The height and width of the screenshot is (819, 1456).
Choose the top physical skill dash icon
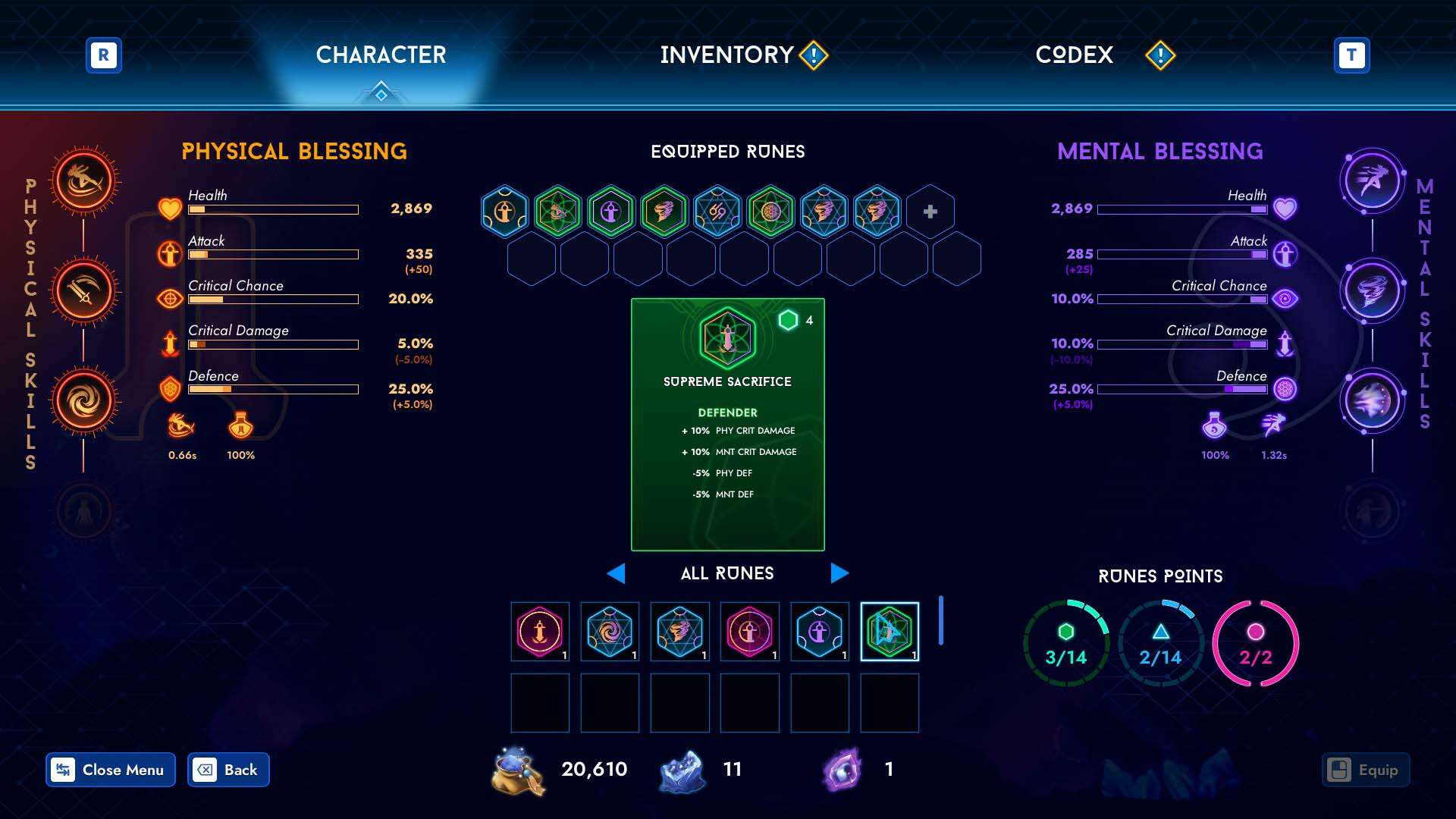[x=84, y=181]
